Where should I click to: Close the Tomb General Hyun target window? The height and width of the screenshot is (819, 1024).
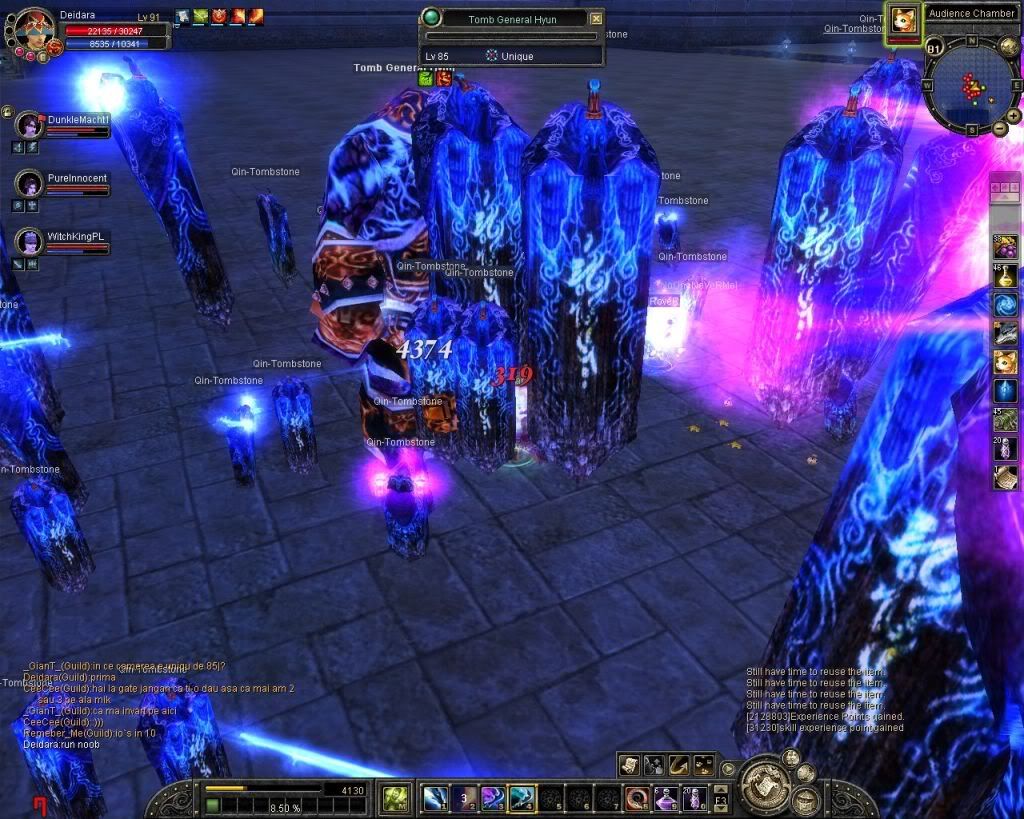click(x=596, y=18)
